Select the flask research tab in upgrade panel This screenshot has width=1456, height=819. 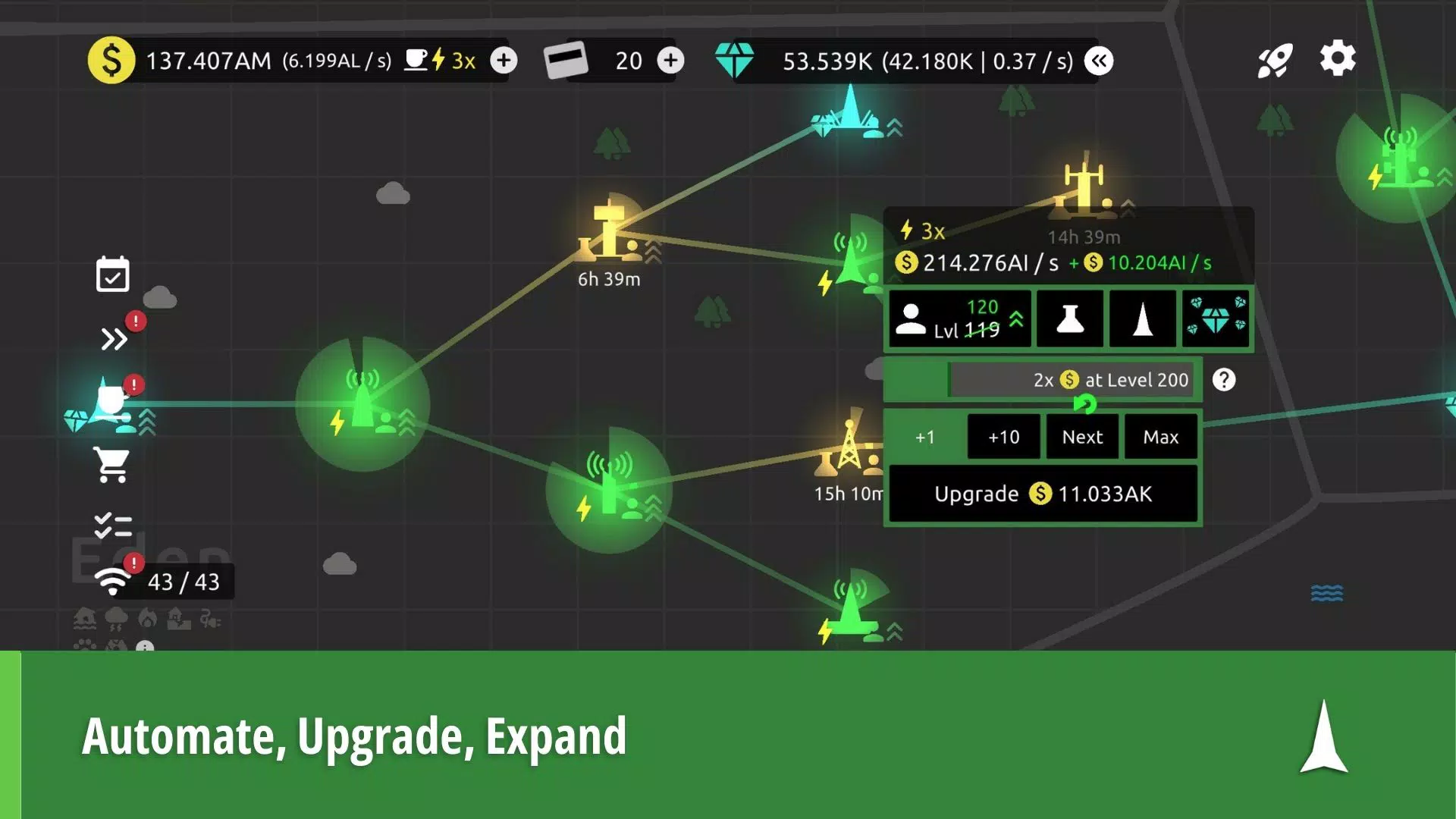pyautogui.click(x=1069, y=318)
